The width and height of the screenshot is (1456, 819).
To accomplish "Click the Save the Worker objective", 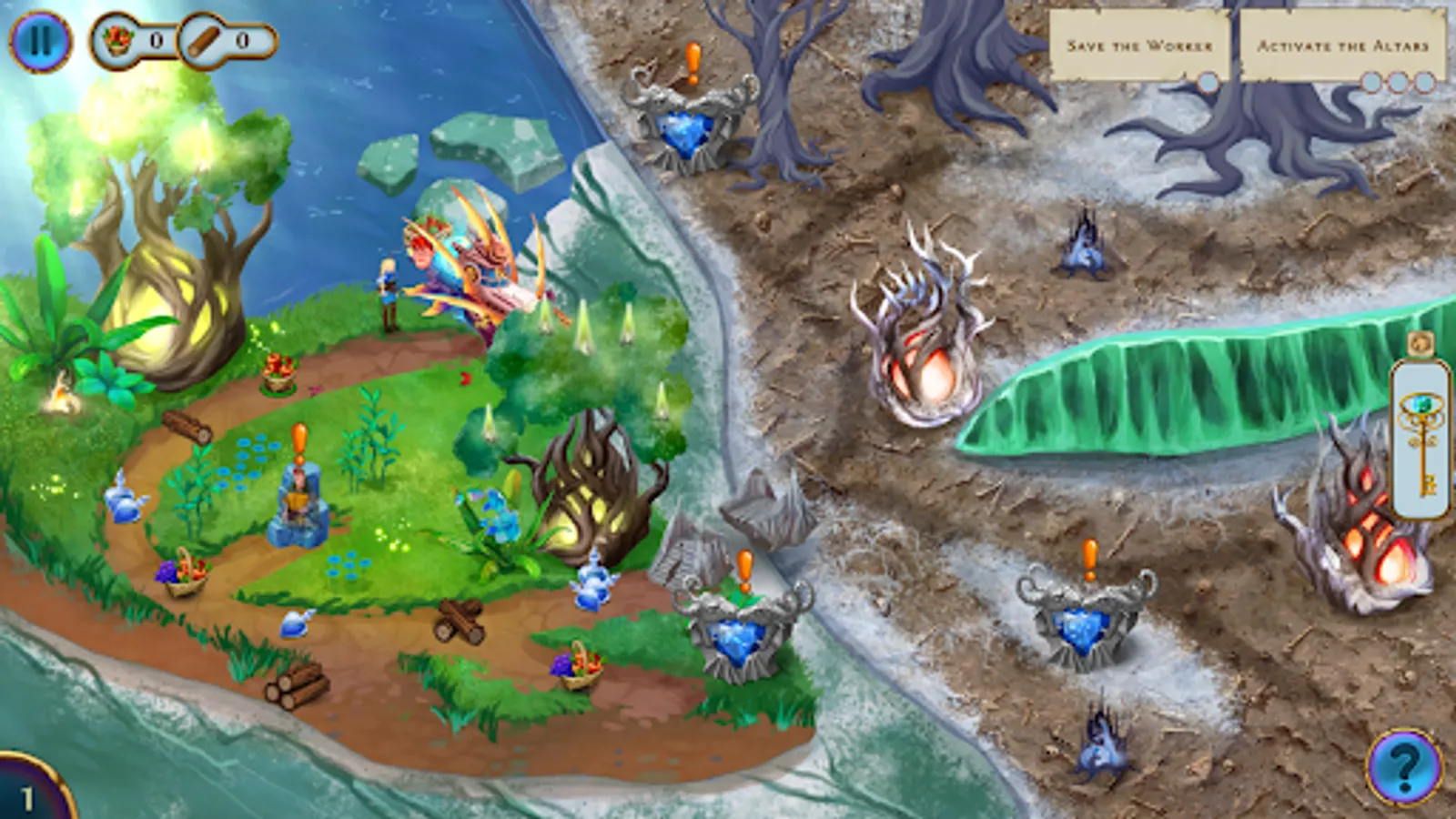I will [x=1140, y=41].
